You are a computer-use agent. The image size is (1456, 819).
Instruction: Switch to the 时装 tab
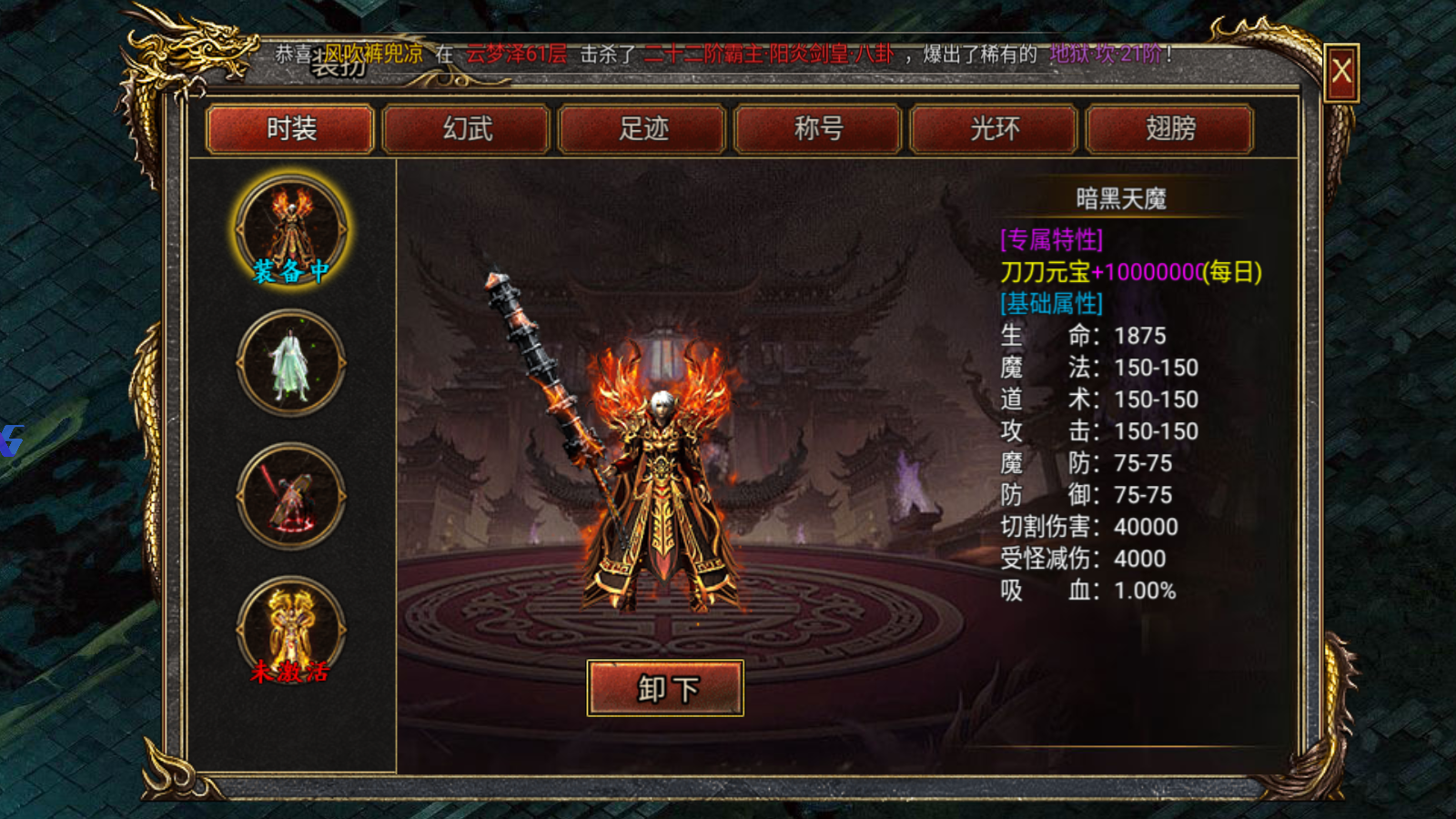290,129
